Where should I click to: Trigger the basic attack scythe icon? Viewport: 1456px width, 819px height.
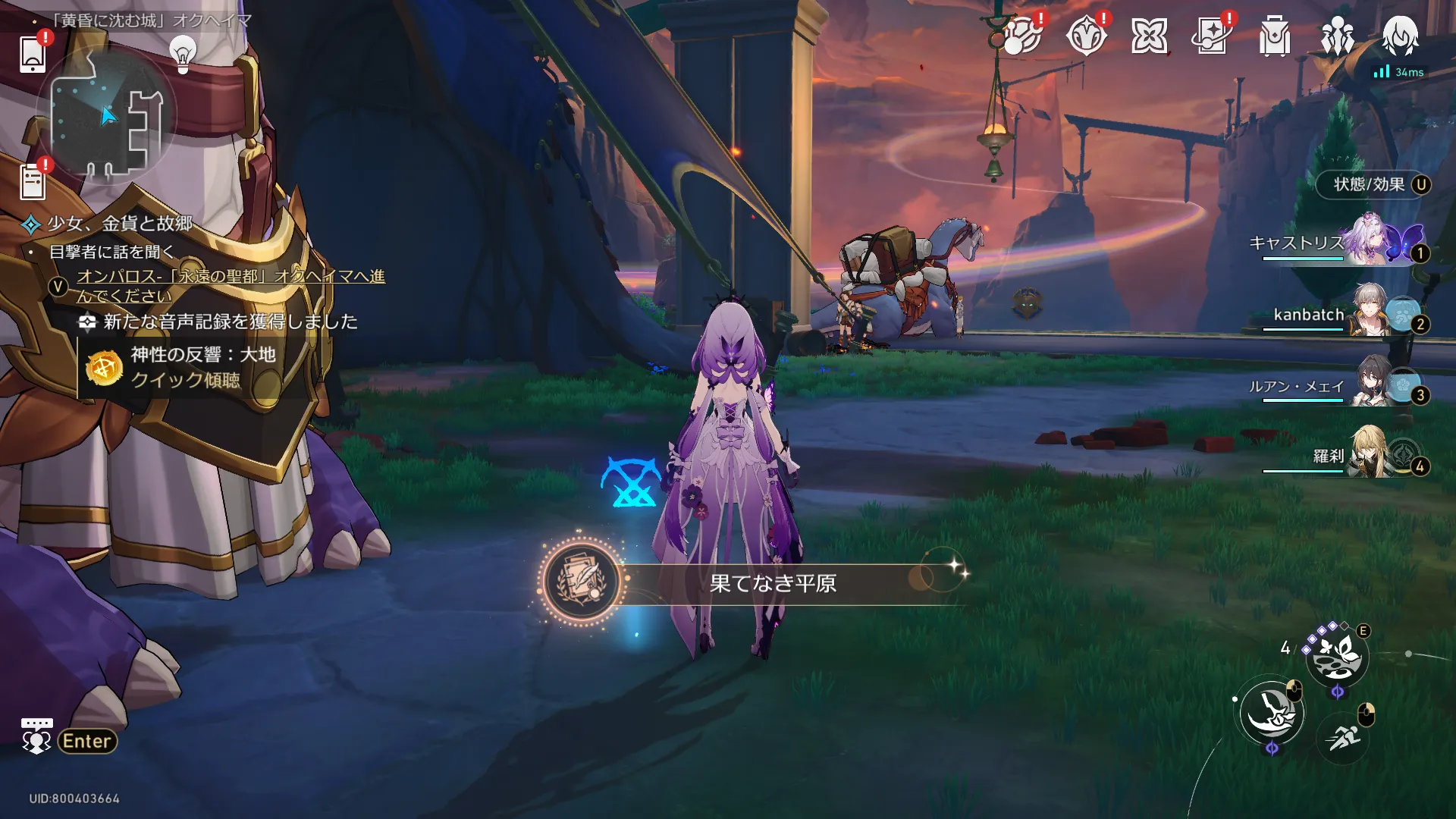click(1272, 714)
